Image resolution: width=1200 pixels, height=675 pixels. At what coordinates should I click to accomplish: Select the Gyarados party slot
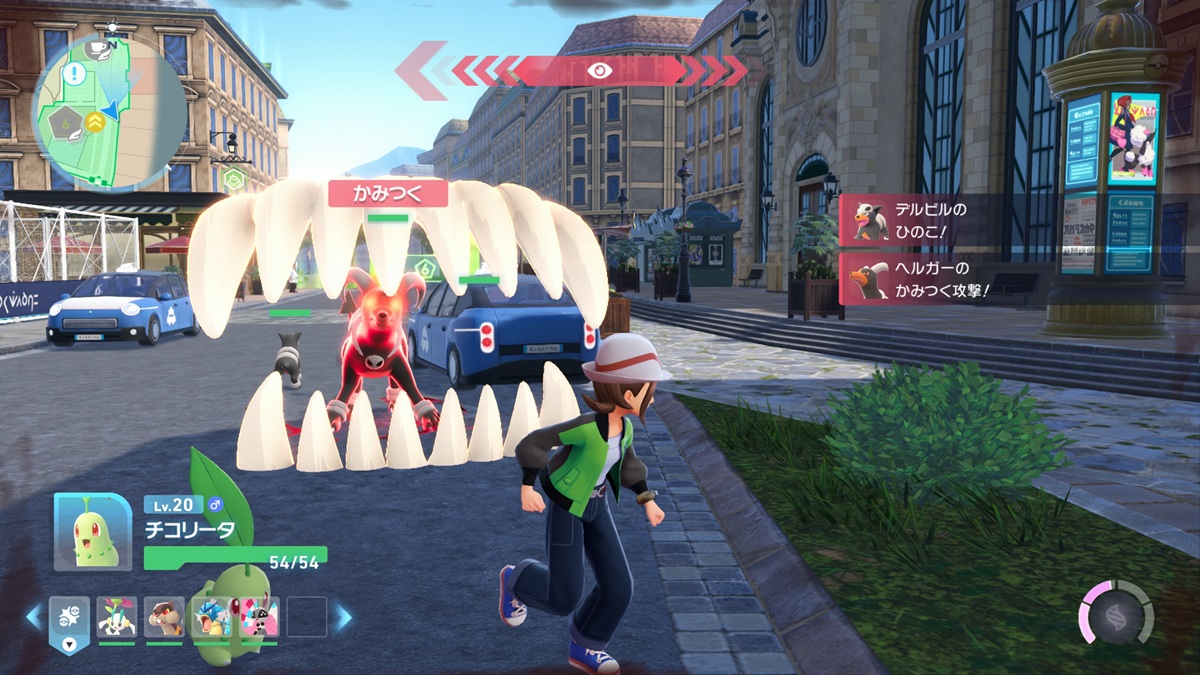[211, 618]
